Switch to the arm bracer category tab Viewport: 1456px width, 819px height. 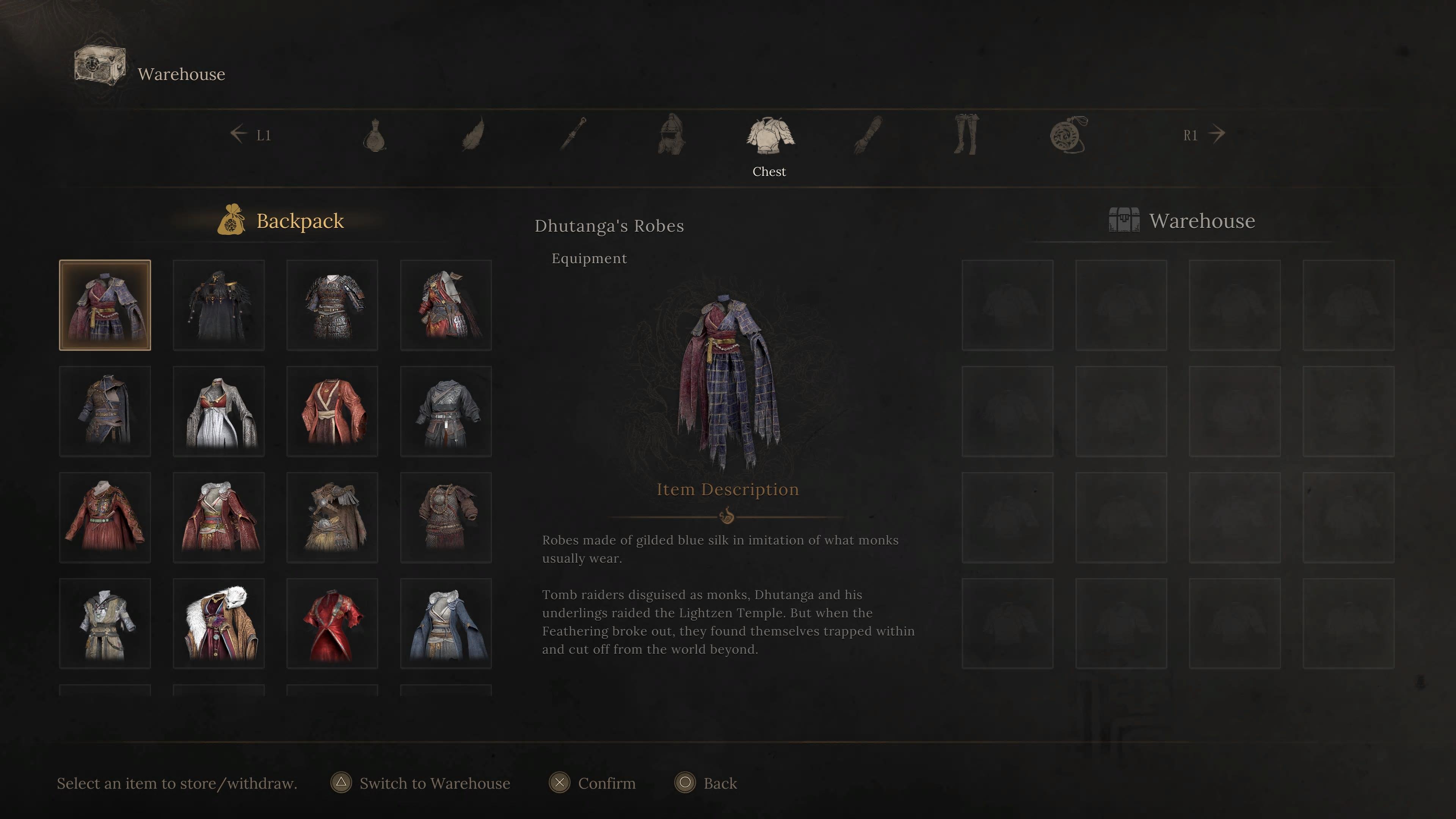(868, 135)
